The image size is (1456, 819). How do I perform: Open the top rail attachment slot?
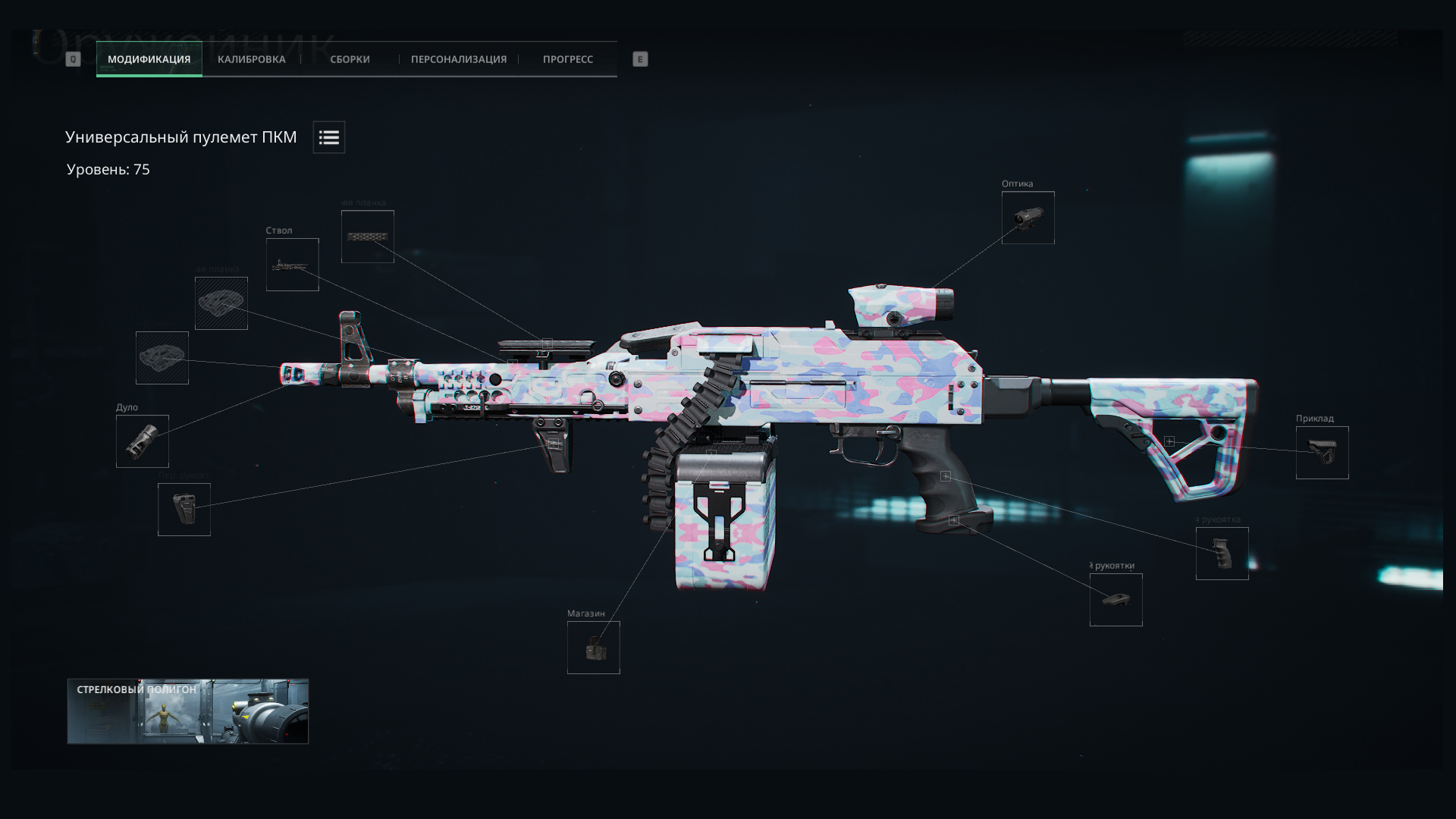[367, 237]
